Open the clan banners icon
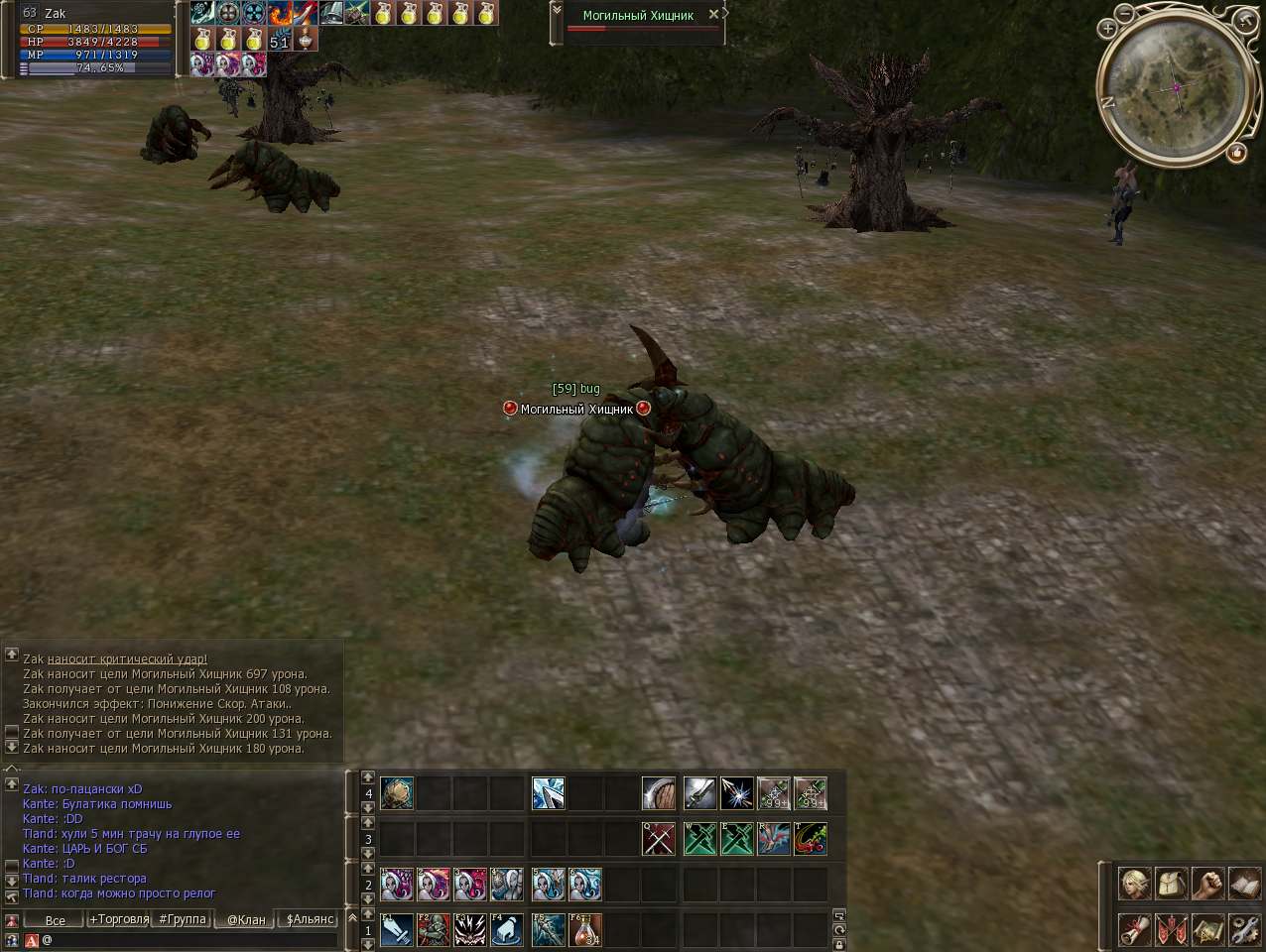 (1172, 929)
